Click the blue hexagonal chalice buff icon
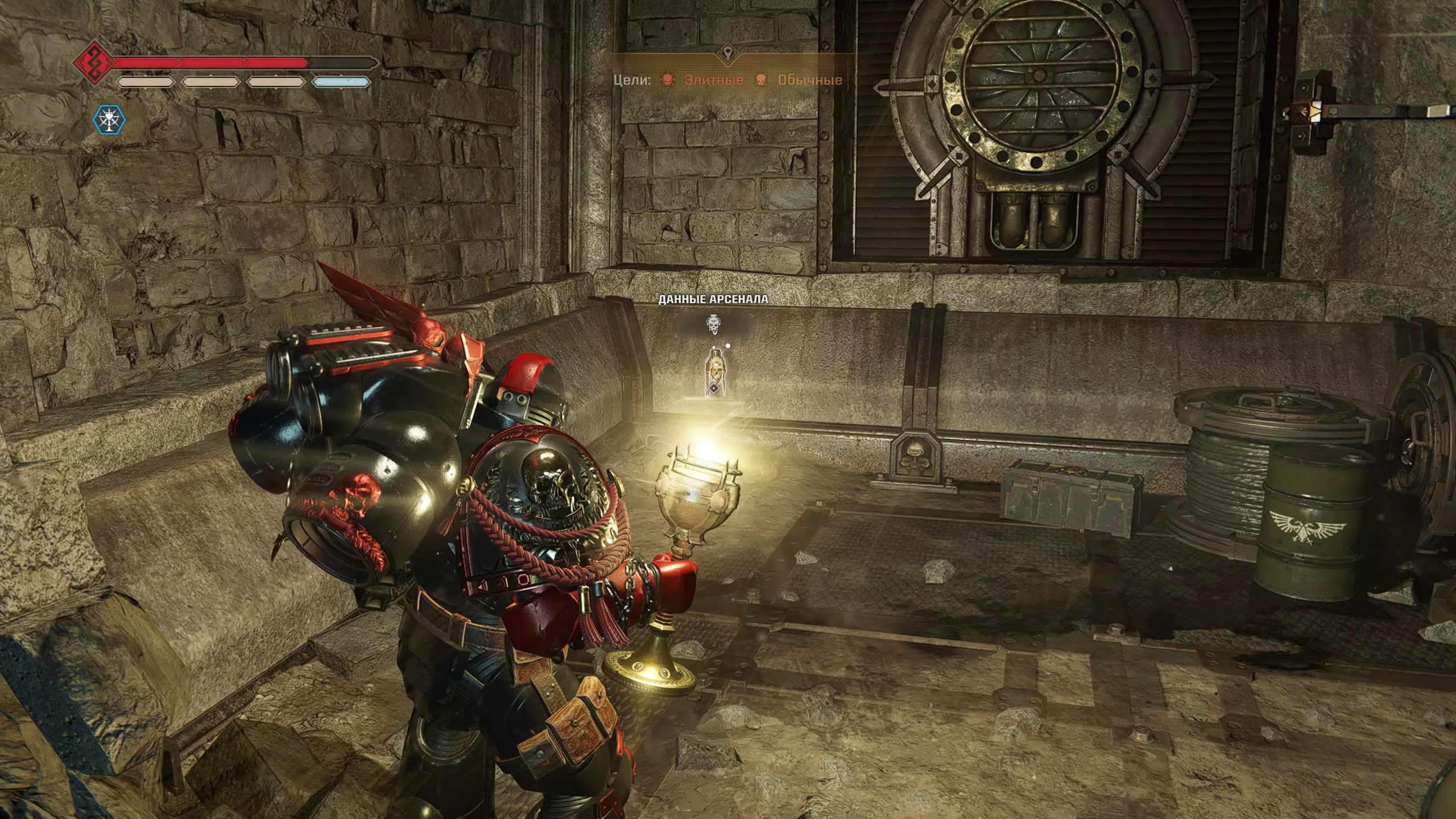This screenshot has height=819, width=1456. click(109, 120)
